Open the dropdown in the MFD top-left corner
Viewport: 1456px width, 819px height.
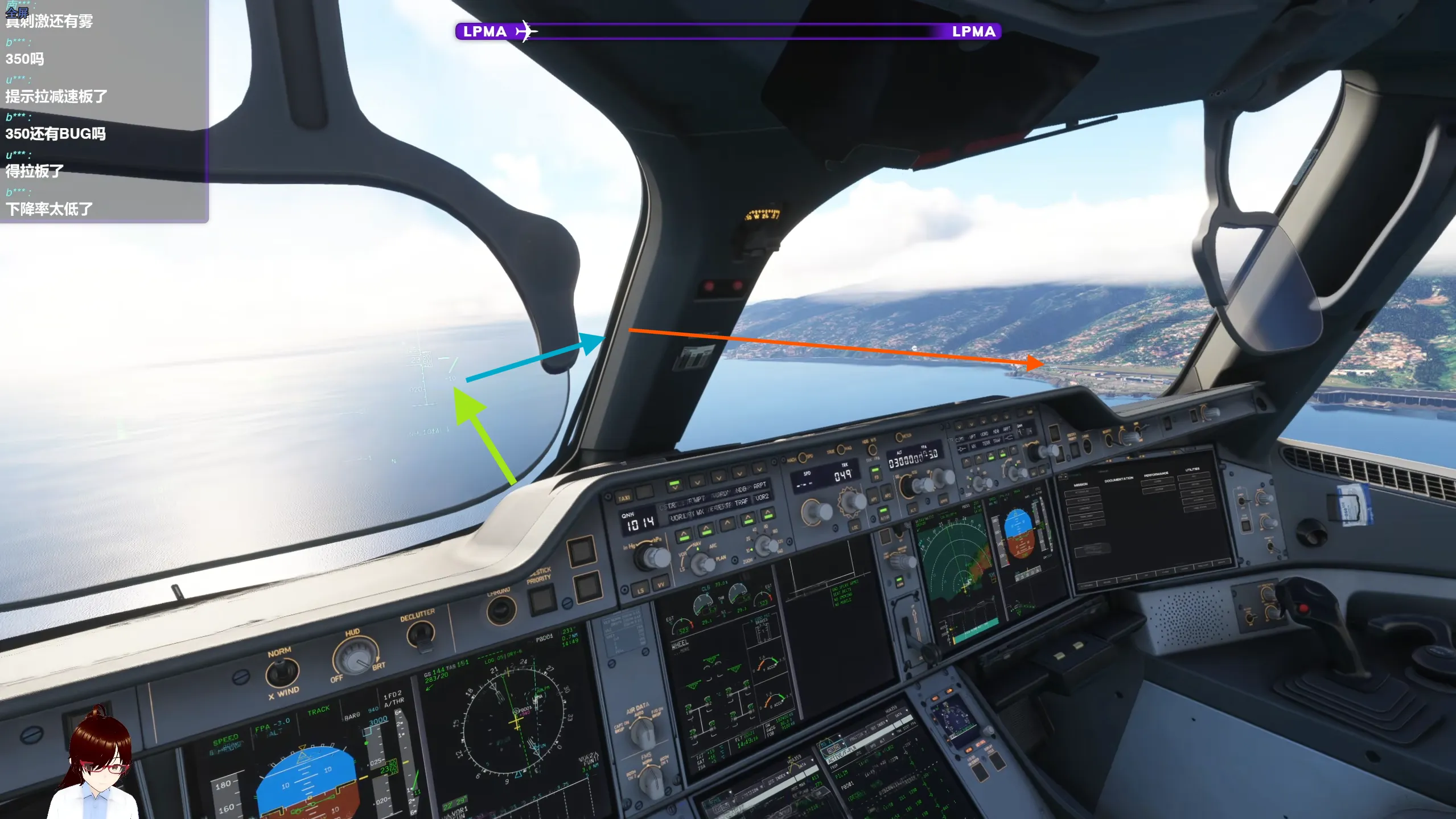point(1064,478)
